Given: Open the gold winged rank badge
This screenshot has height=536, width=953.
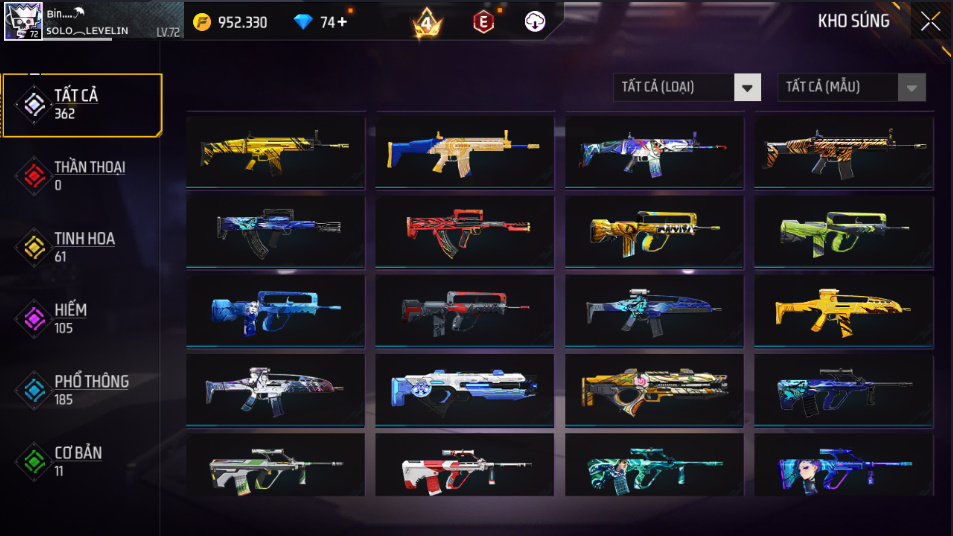Looking at the screenshot, I should coord(427,22).
